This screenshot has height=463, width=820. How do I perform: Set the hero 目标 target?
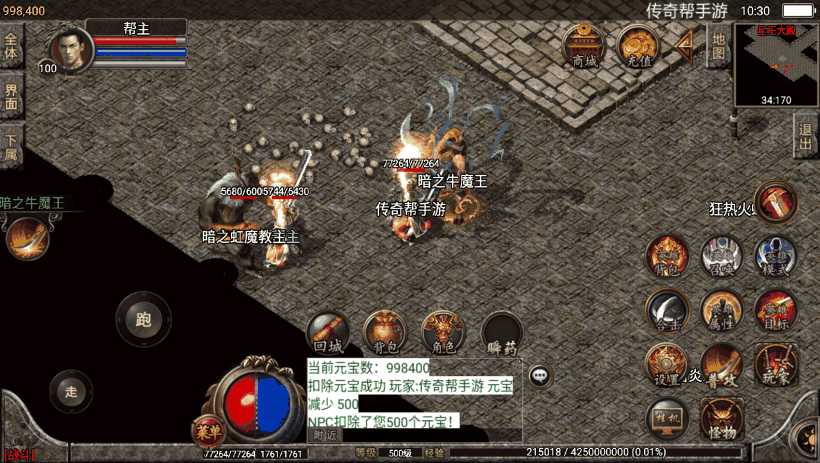775,311
